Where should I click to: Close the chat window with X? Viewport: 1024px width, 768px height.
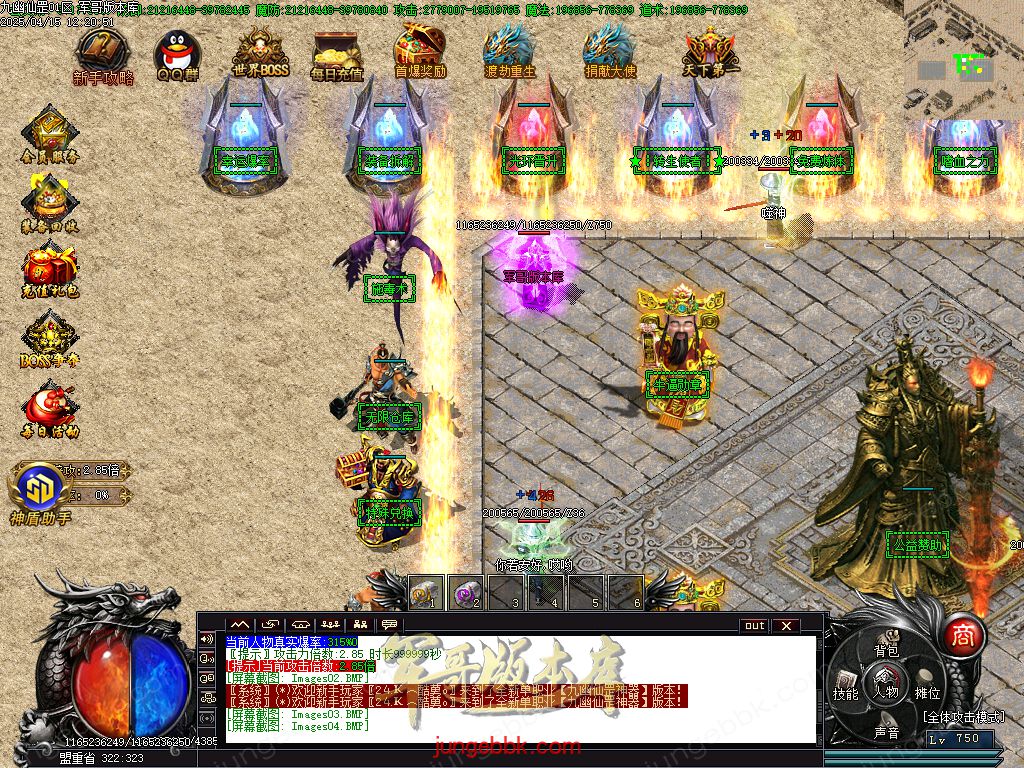pos(786,626)
